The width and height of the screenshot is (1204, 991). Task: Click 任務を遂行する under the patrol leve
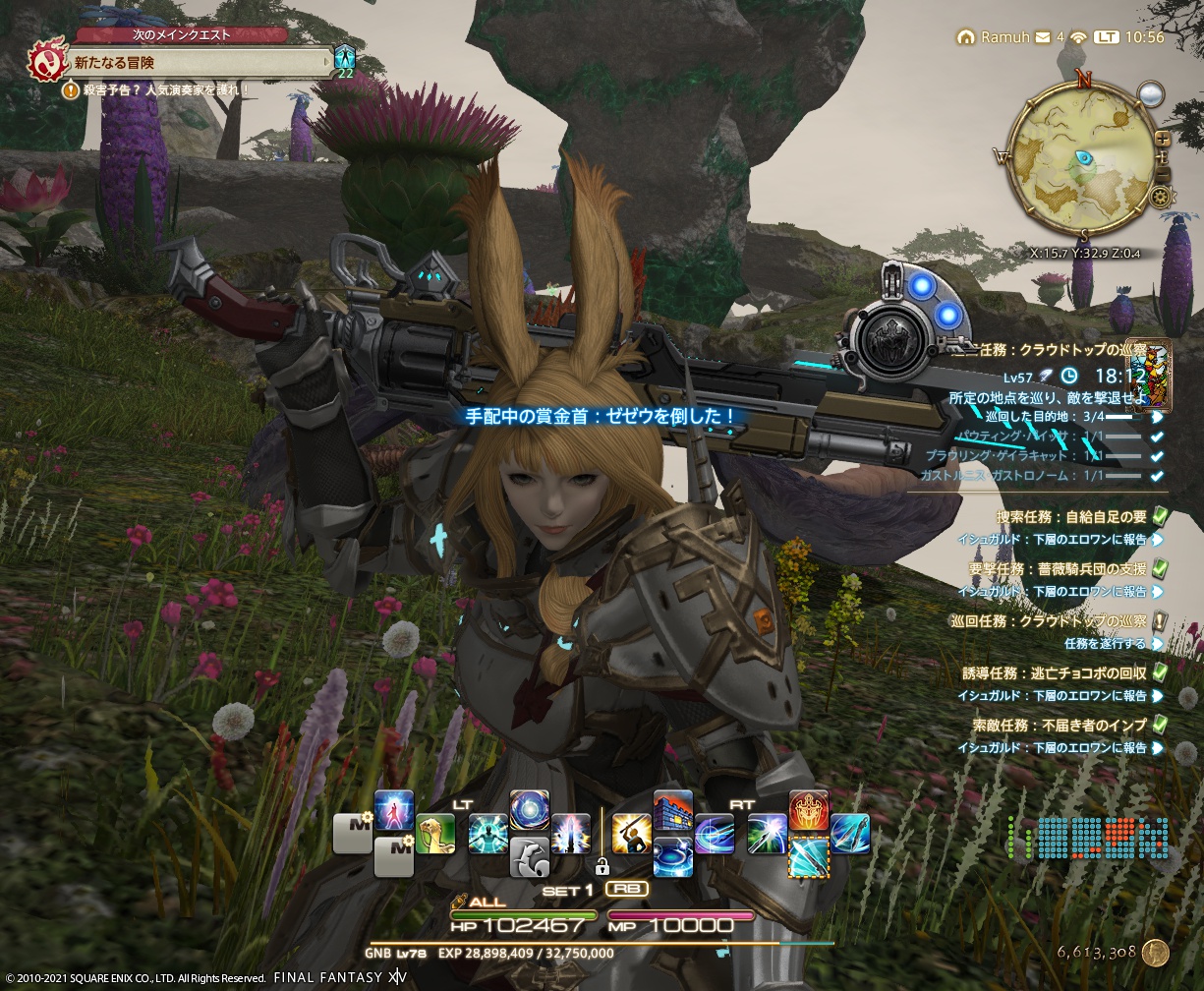pos(1105,644)
